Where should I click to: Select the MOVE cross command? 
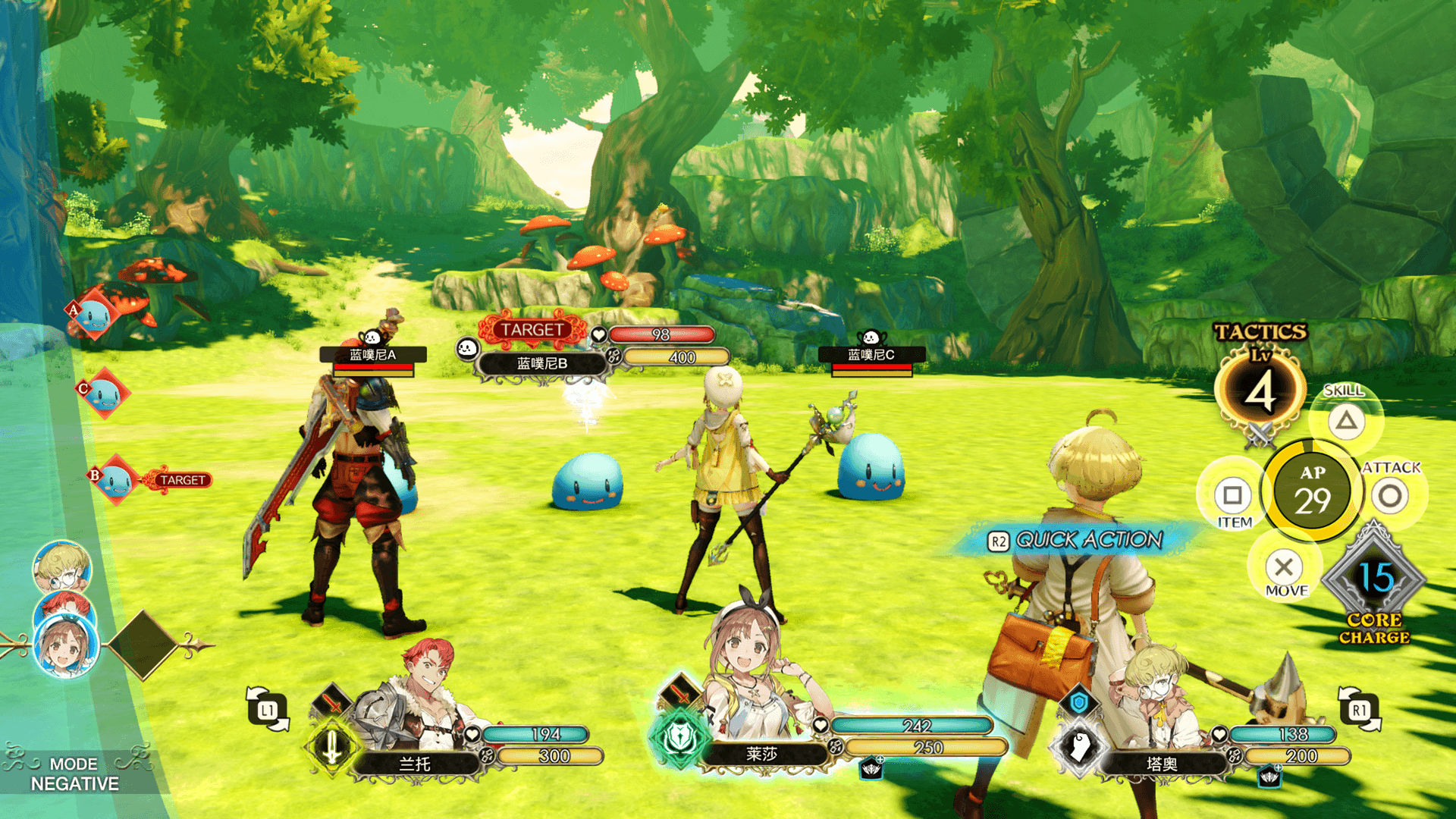[1284, 567]
